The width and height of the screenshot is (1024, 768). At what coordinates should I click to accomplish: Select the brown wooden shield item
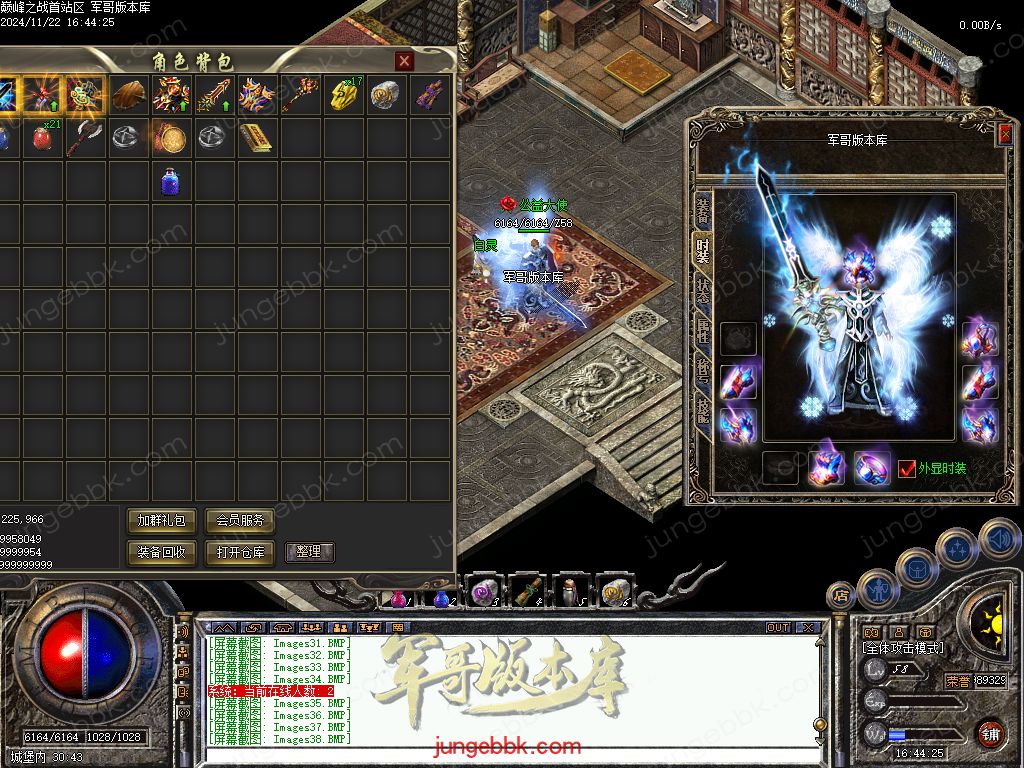tap(127, 96)
